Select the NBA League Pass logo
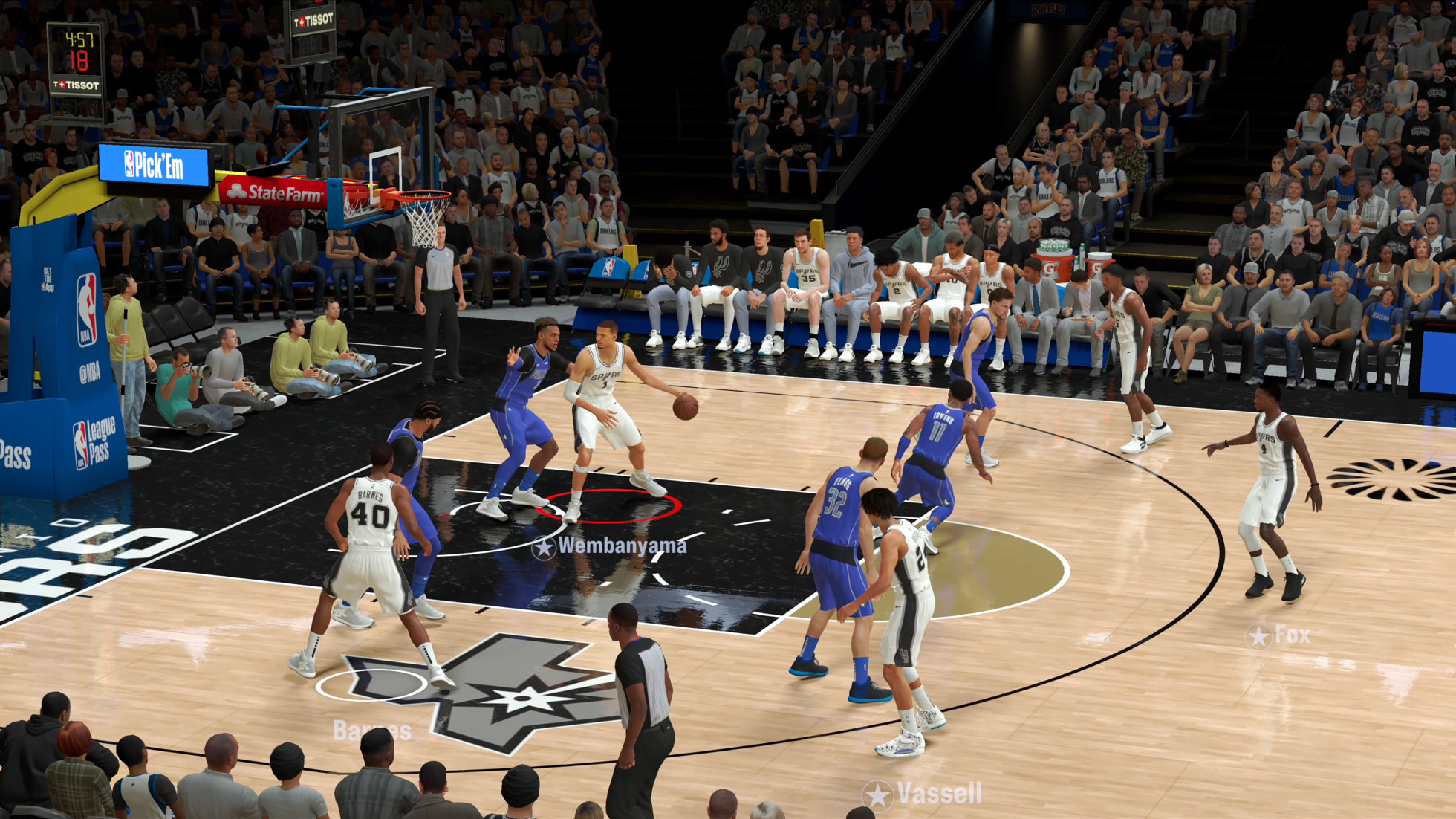1456x819 pixels. [92, 443]
